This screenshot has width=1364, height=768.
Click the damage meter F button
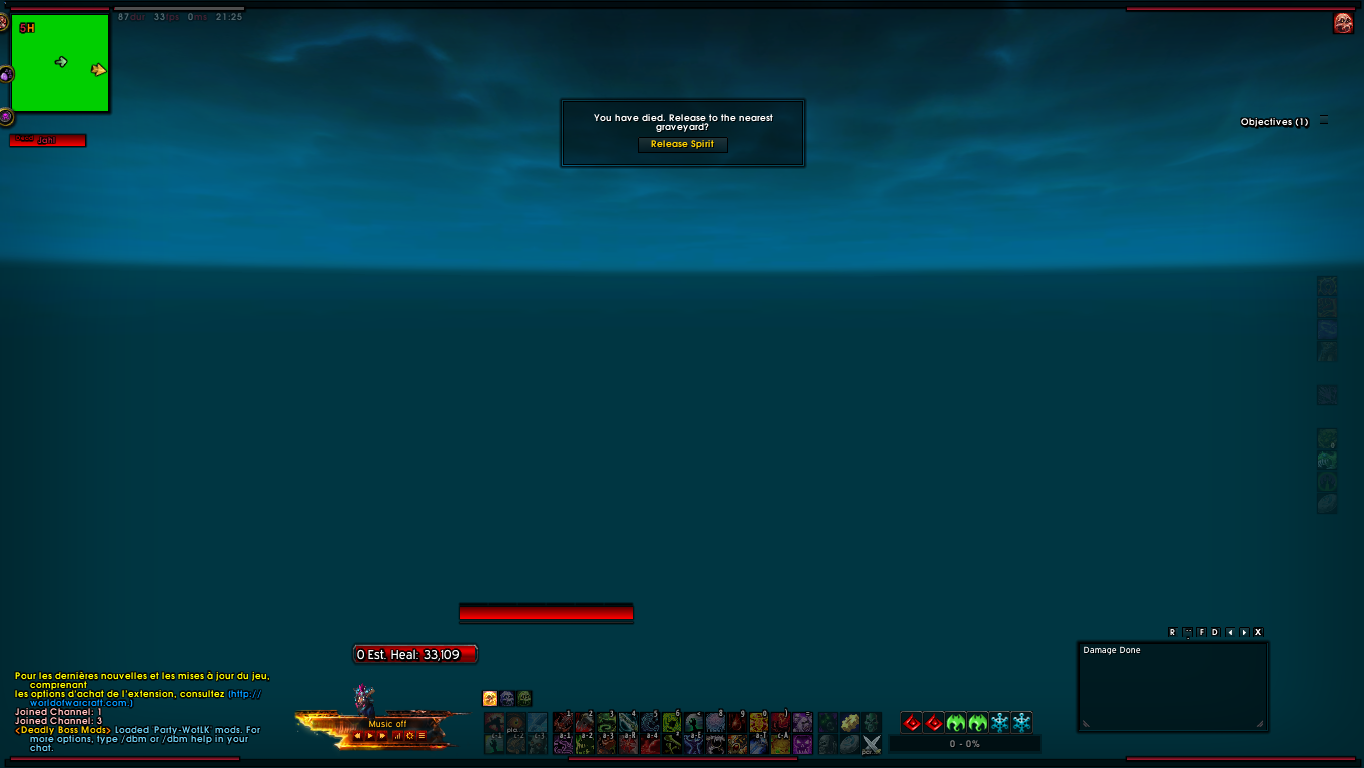[x=1201, y=632]
